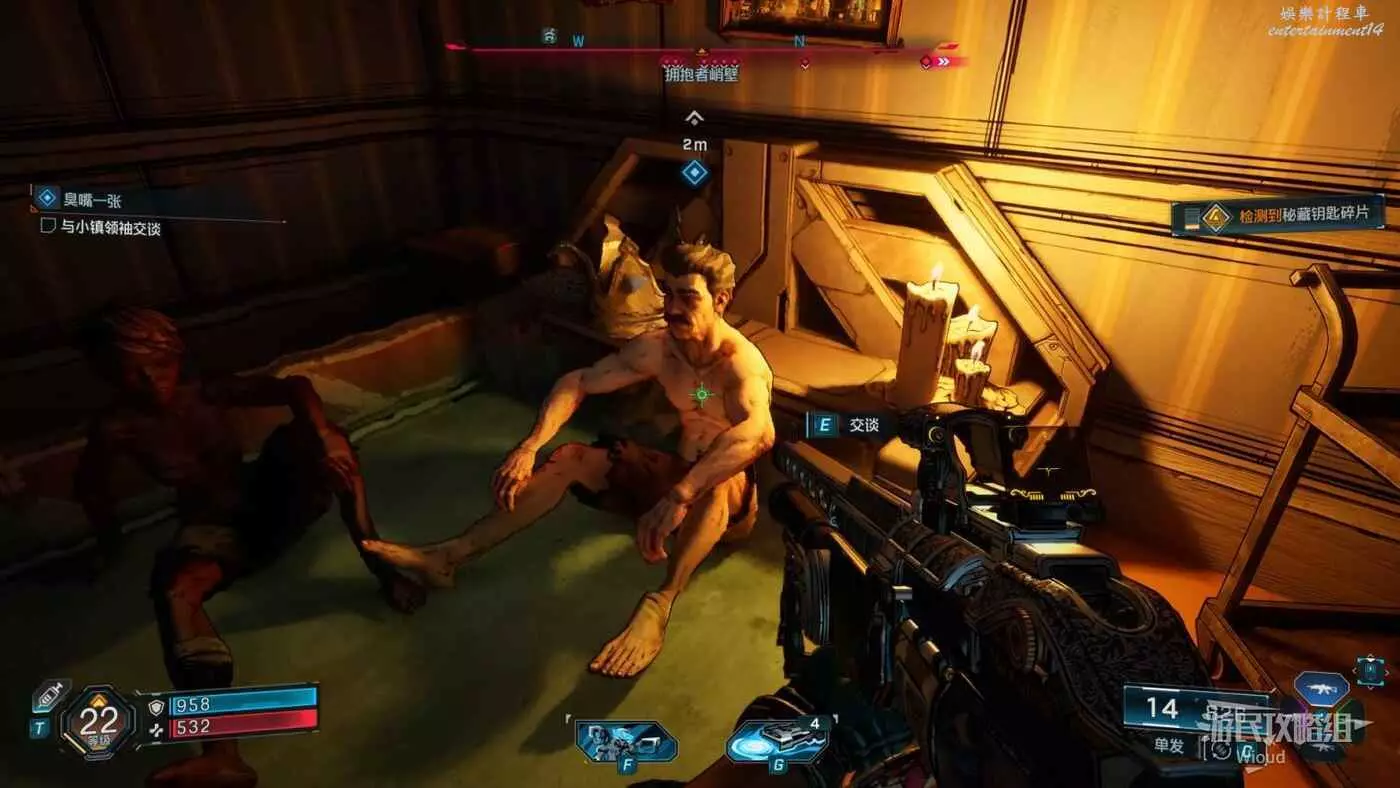
Task: Open the level 22 character badge
Action: click(x=98, y=721)
